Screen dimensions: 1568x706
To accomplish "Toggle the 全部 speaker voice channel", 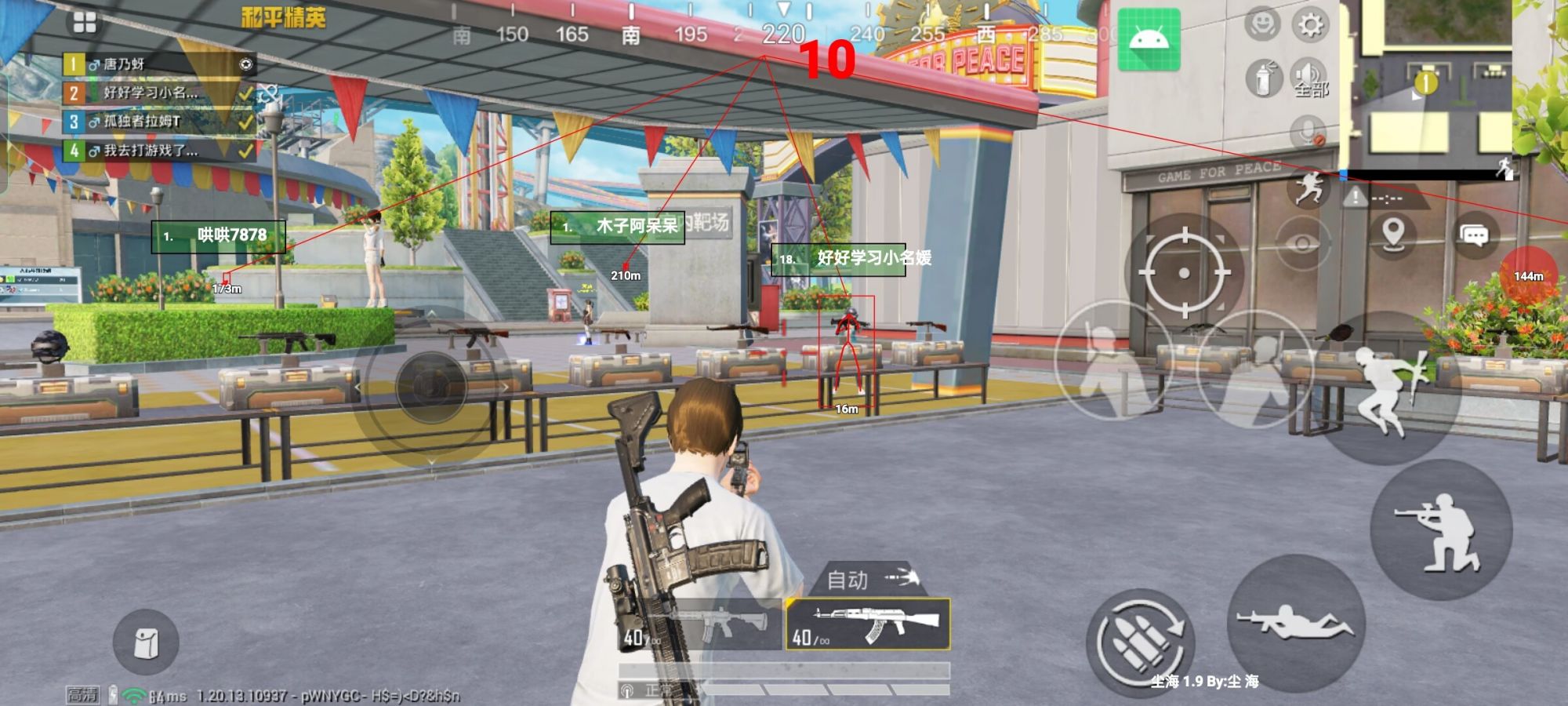I will 1309,78.
